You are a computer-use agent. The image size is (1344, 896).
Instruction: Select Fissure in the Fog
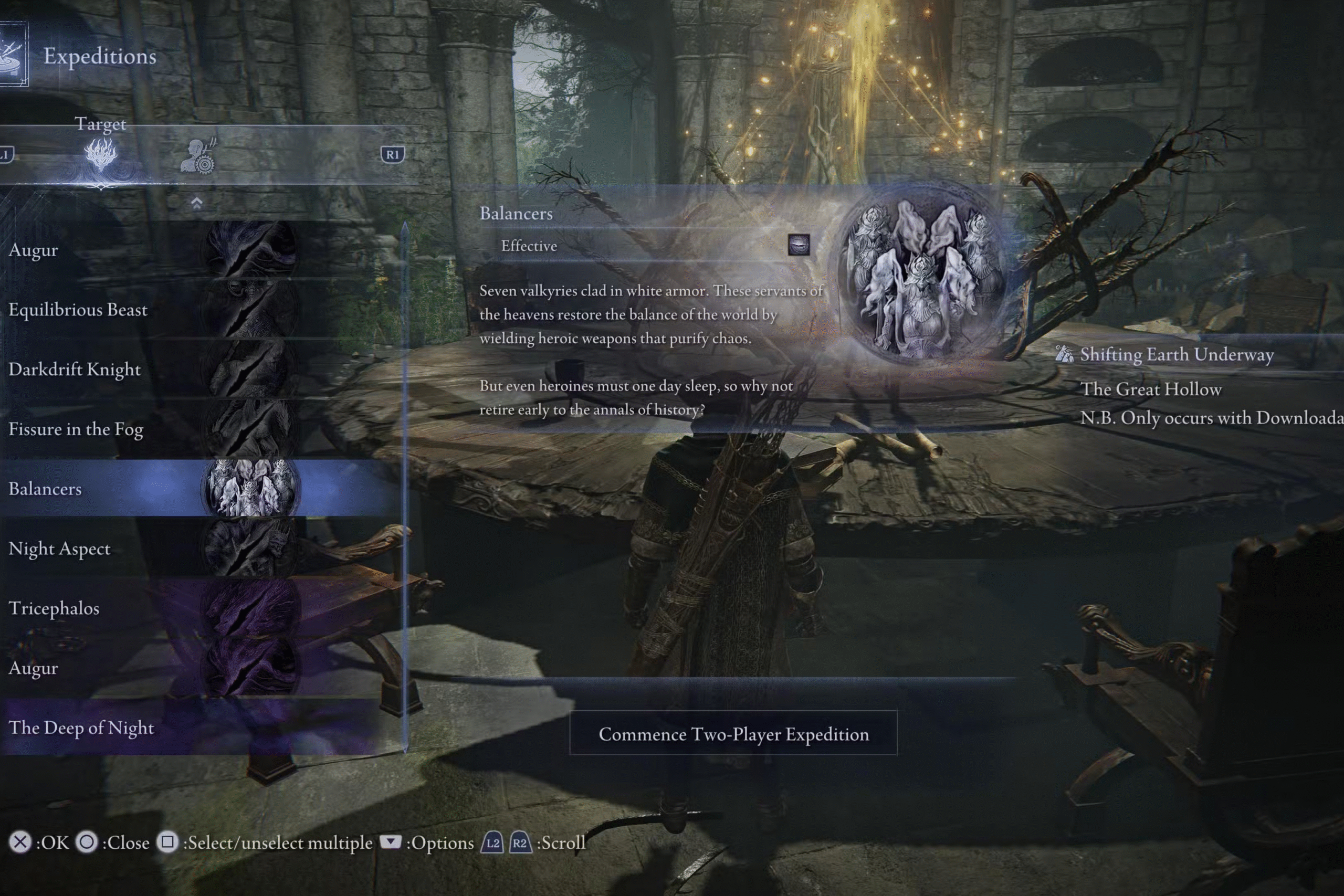(149, 429)
